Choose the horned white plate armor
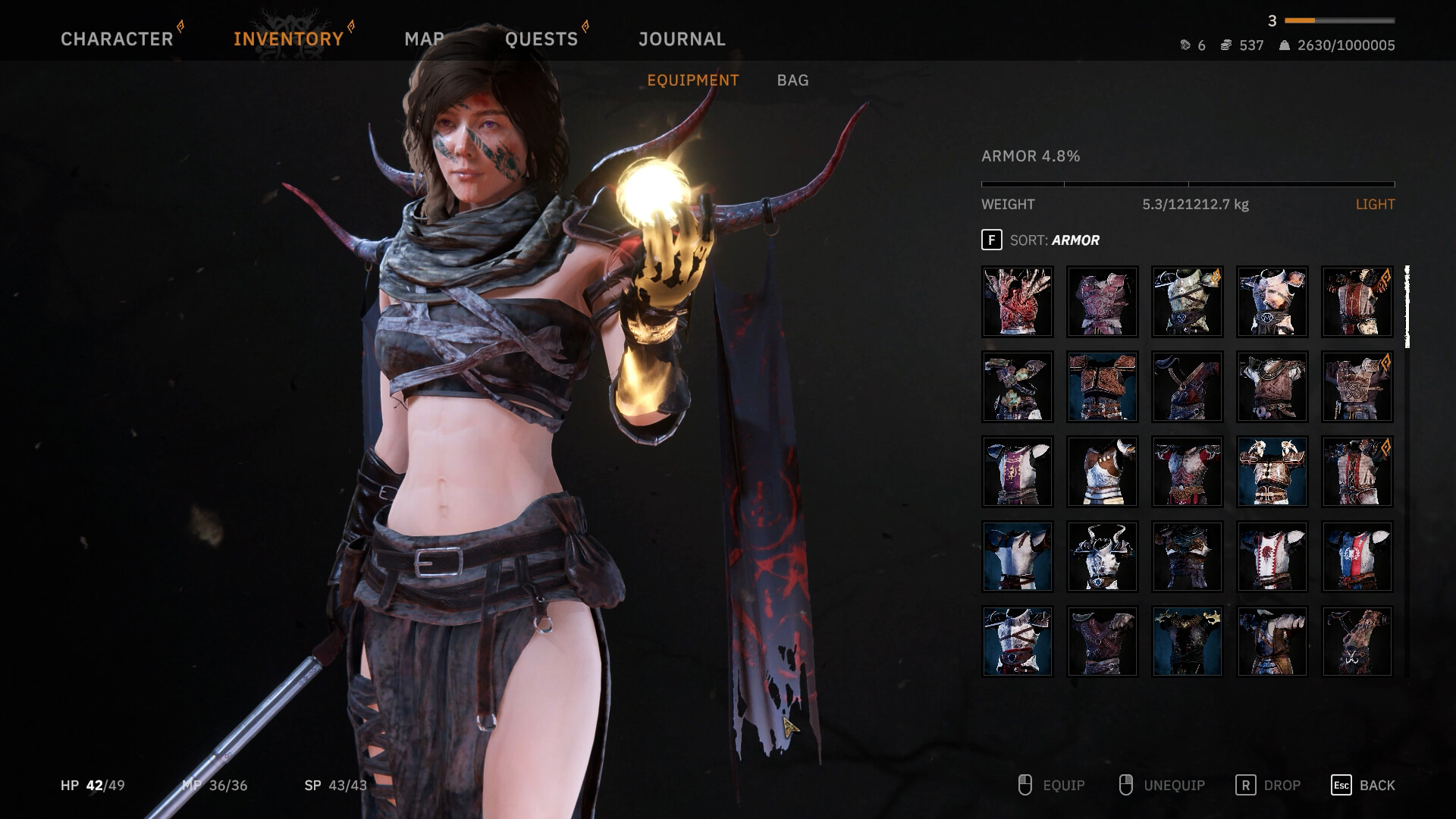1456x819 pixels. pyautogui.click(x=1103, y=557)
